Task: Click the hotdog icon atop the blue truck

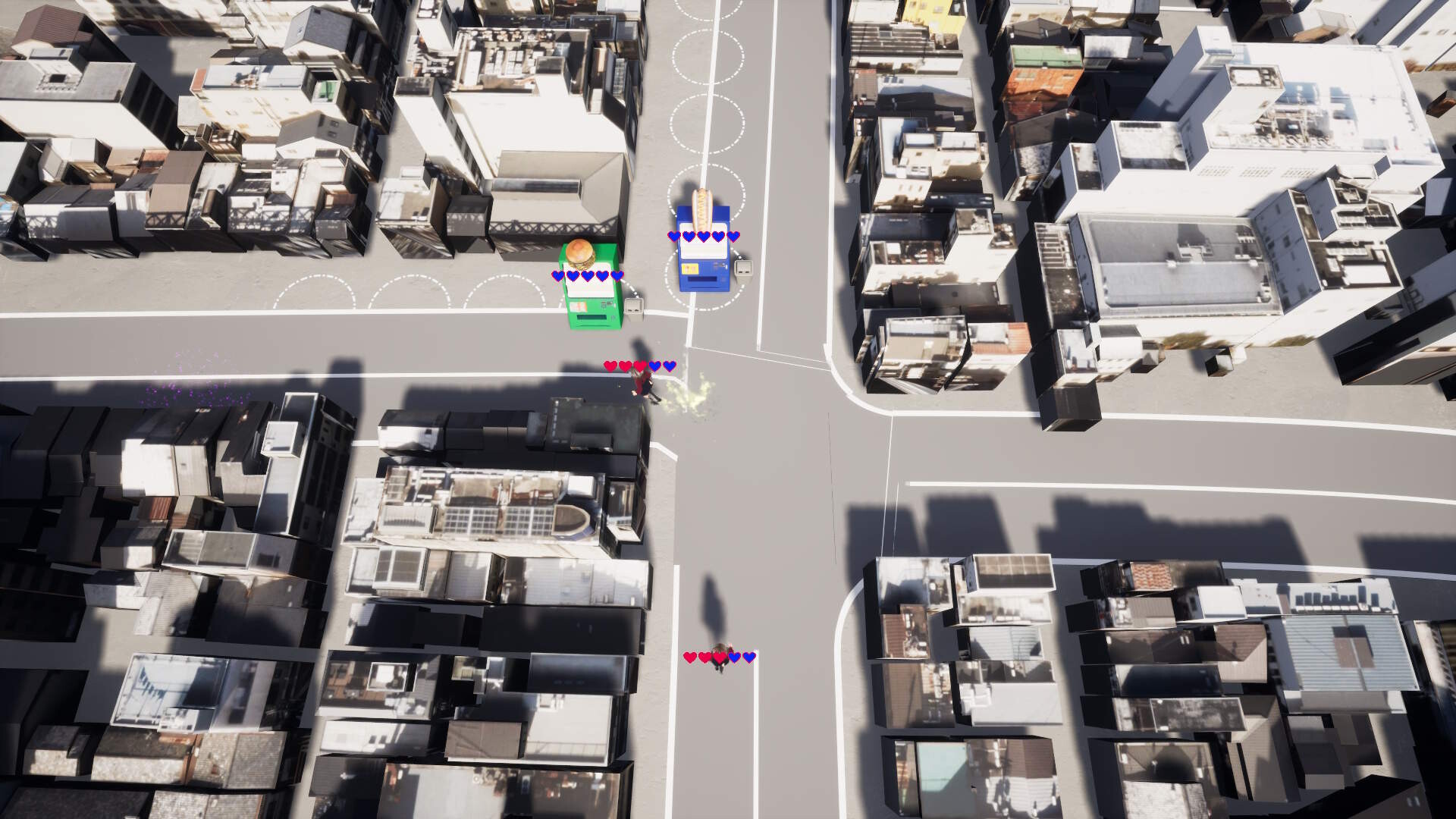Action: pyautogui.click(x=702, y=207)
